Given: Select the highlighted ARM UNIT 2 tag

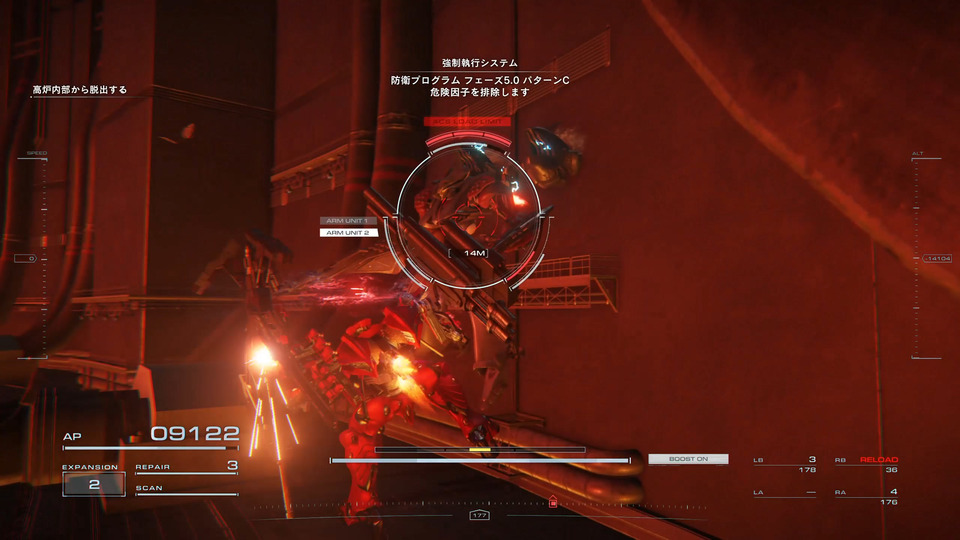Looking at the screenshot, I should (349, 232).
